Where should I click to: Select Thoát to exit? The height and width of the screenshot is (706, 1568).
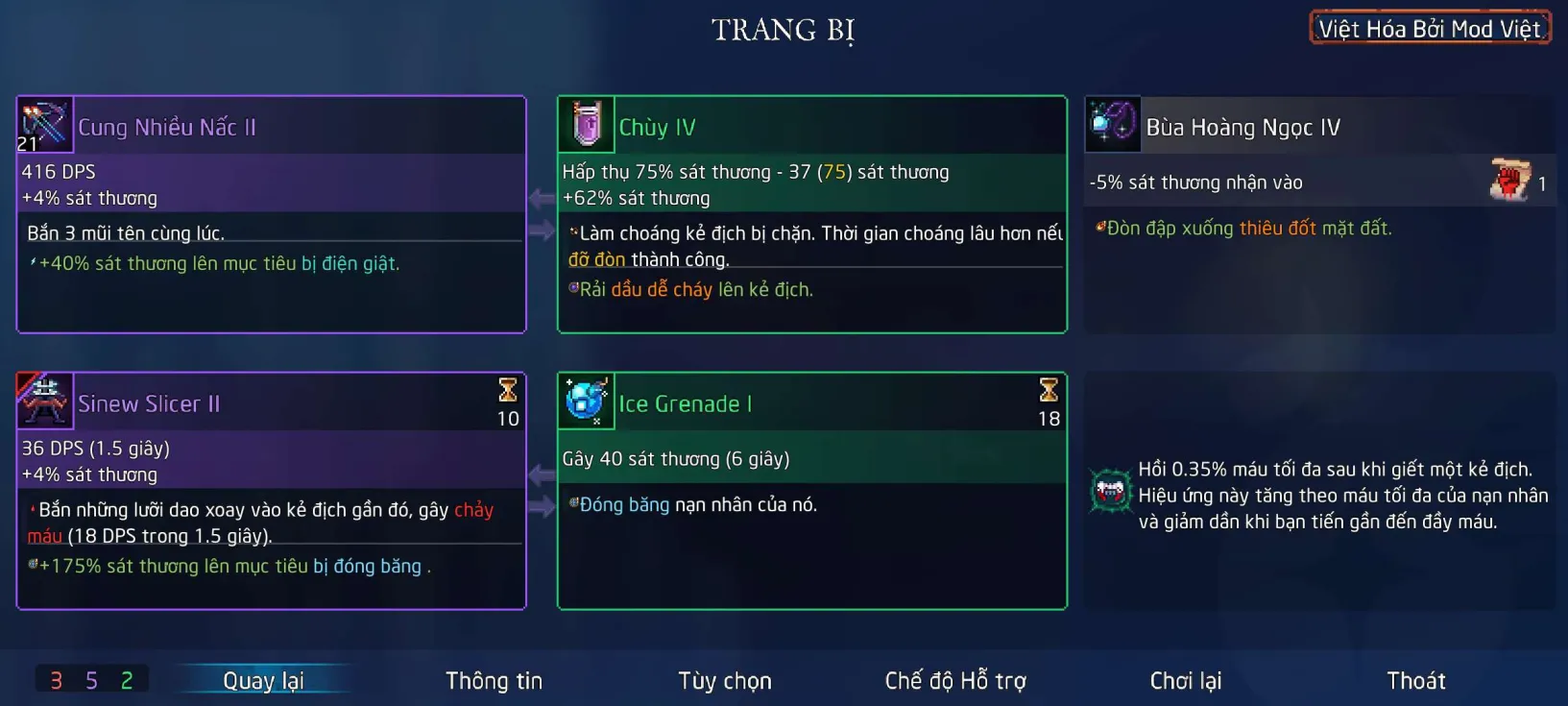(x=1415, y=680)
